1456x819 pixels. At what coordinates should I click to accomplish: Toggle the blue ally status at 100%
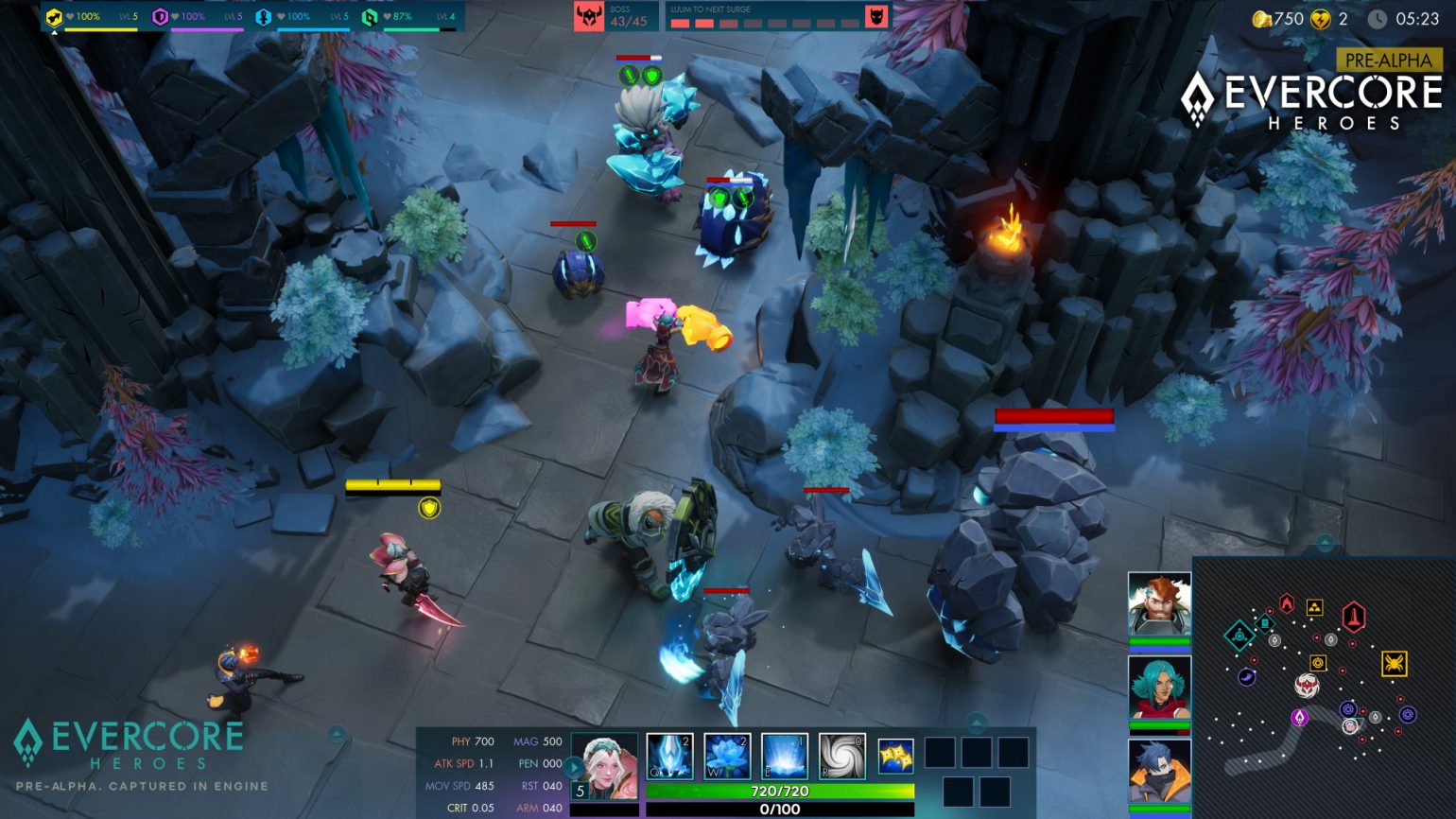coord(264,18)
